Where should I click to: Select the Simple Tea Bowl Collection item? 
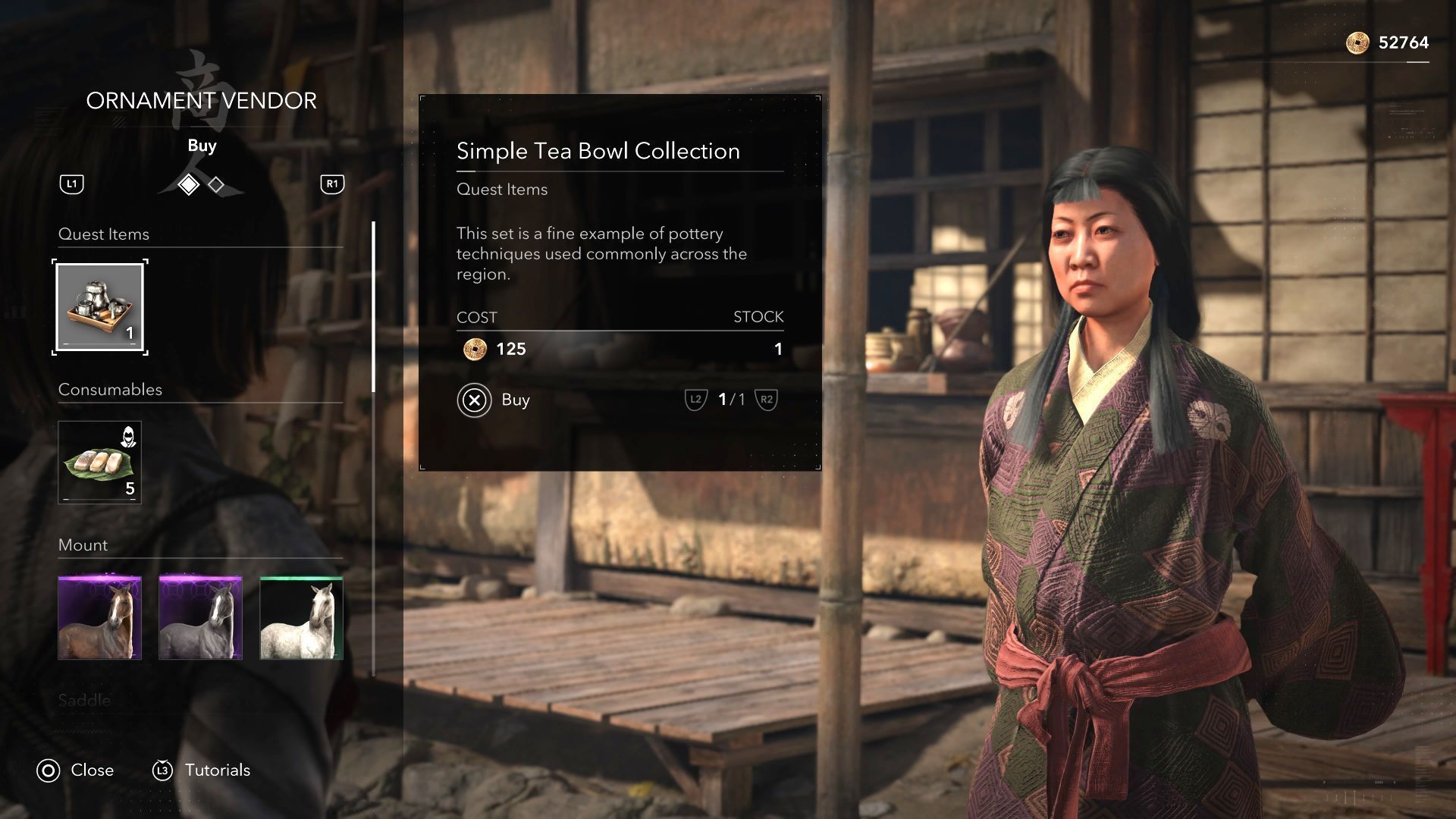100,307
